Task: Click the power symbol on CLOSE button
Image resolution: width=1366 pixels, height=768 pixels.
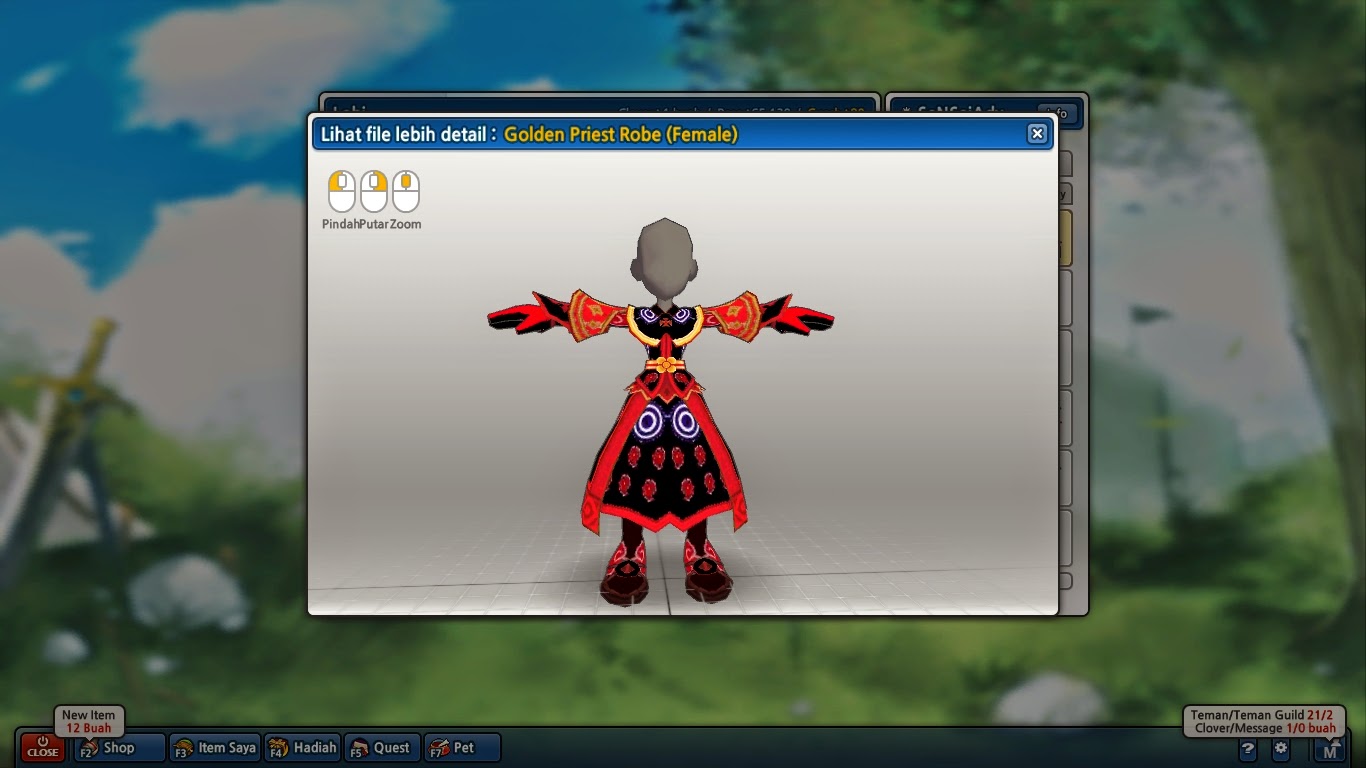Action: (x=41, y=740)
